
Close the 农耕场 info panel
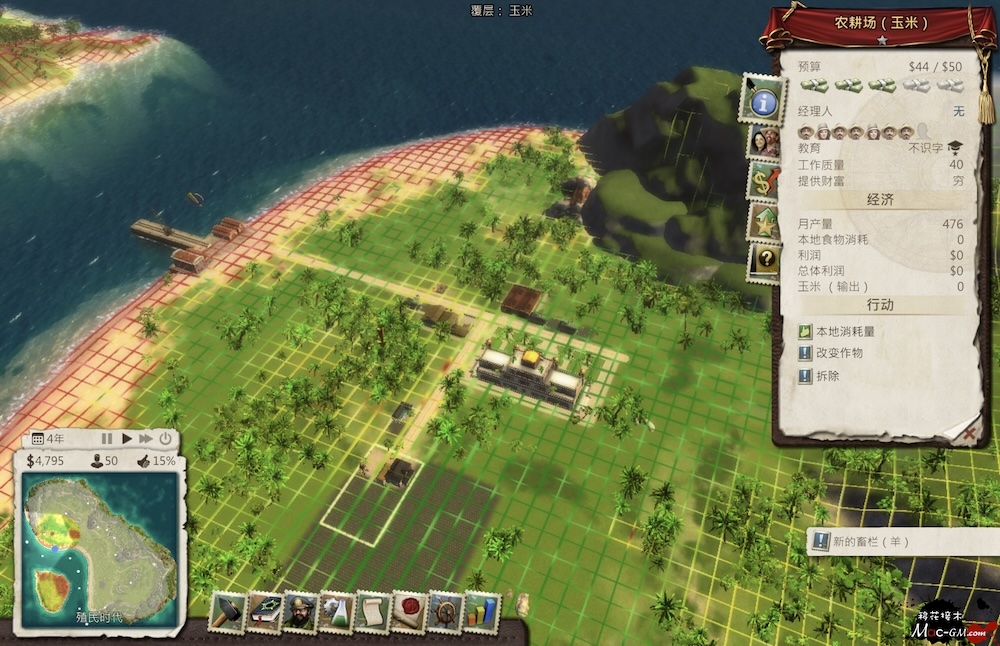[x=968, y=433]
